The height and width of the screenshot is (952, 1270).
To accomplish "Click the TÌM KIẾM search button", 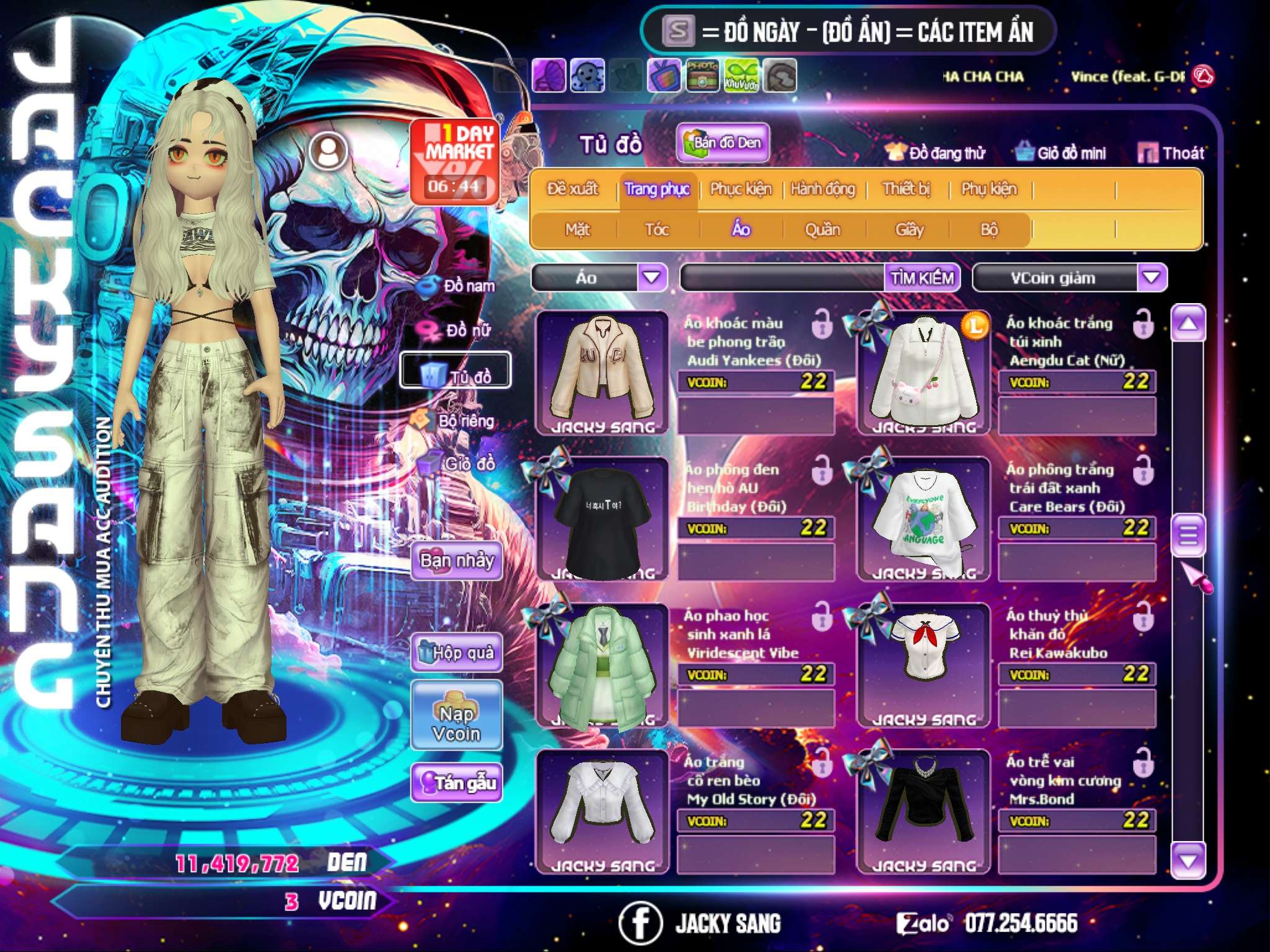I will point(922,278).
